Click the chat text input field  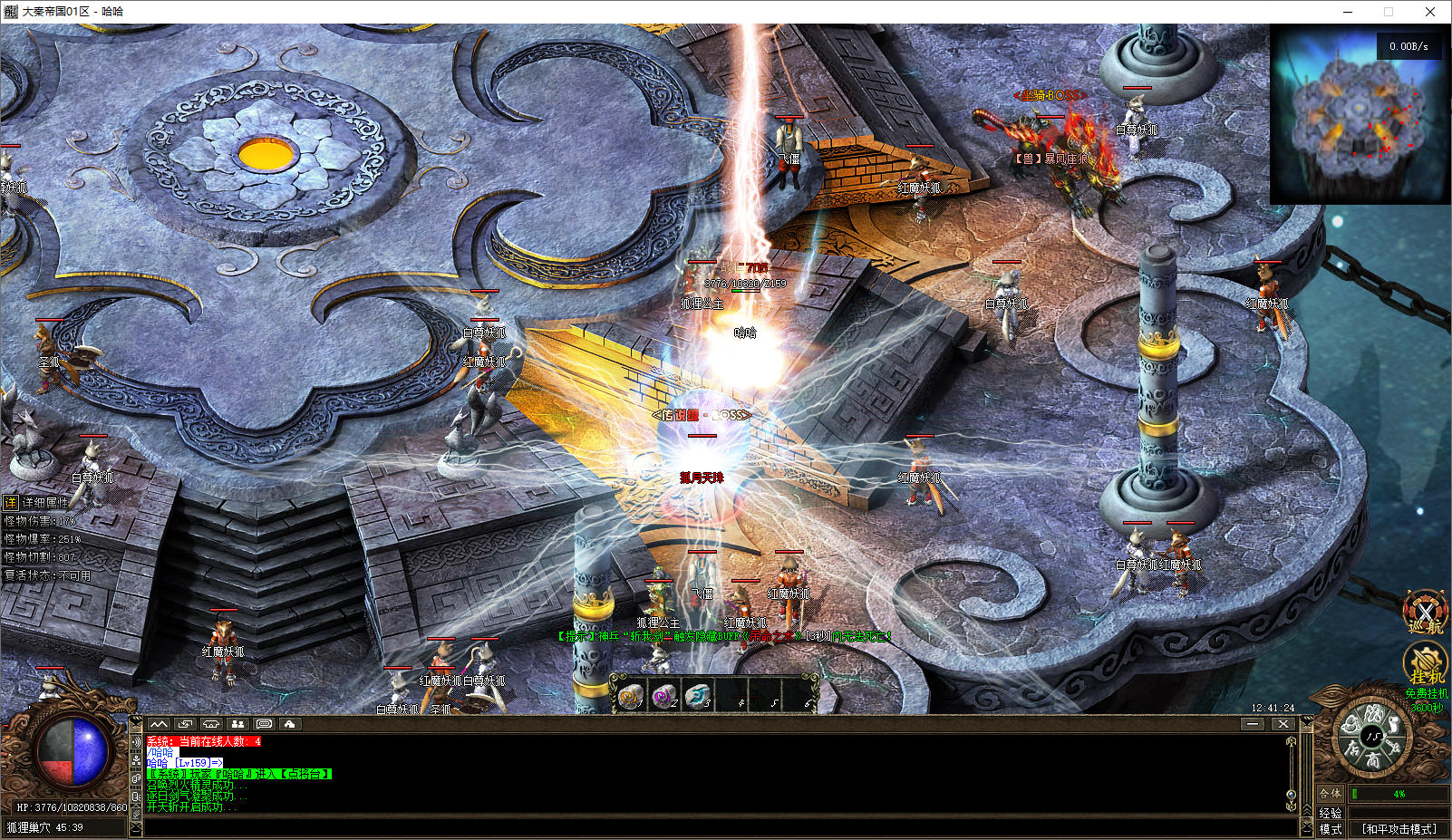click(x=716, y=826)
